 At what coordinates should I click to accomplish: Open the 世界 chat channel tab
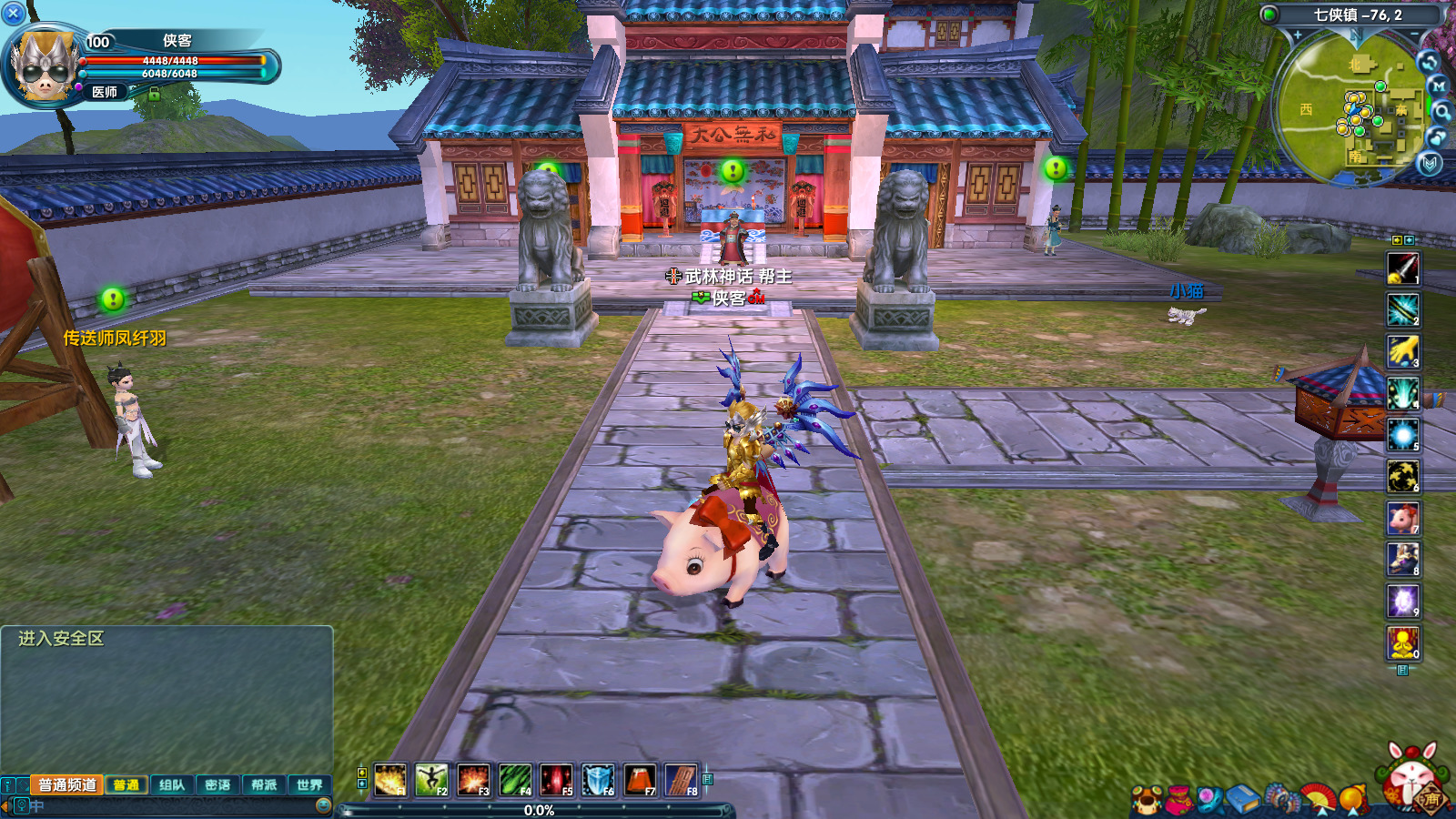(309, 784)
